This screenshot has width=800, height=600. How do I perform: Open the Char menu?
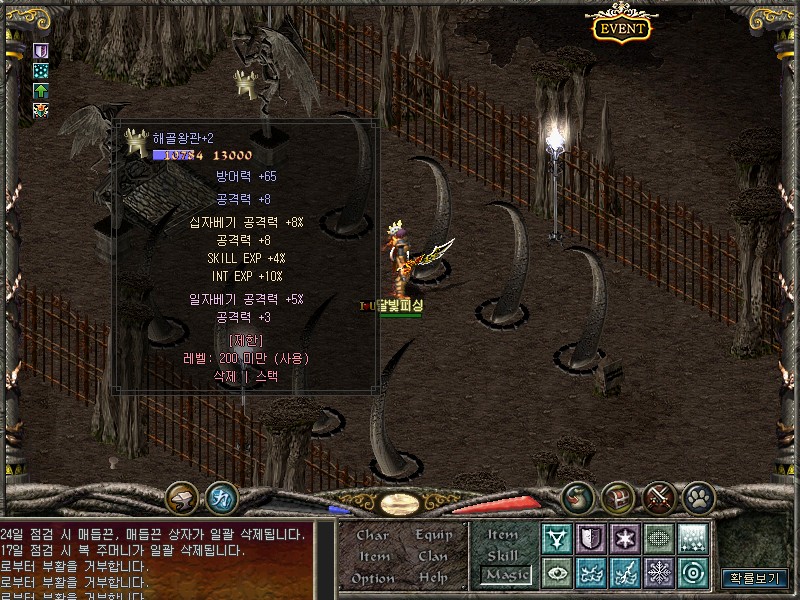pyautogui.click(x=372, y=535)
